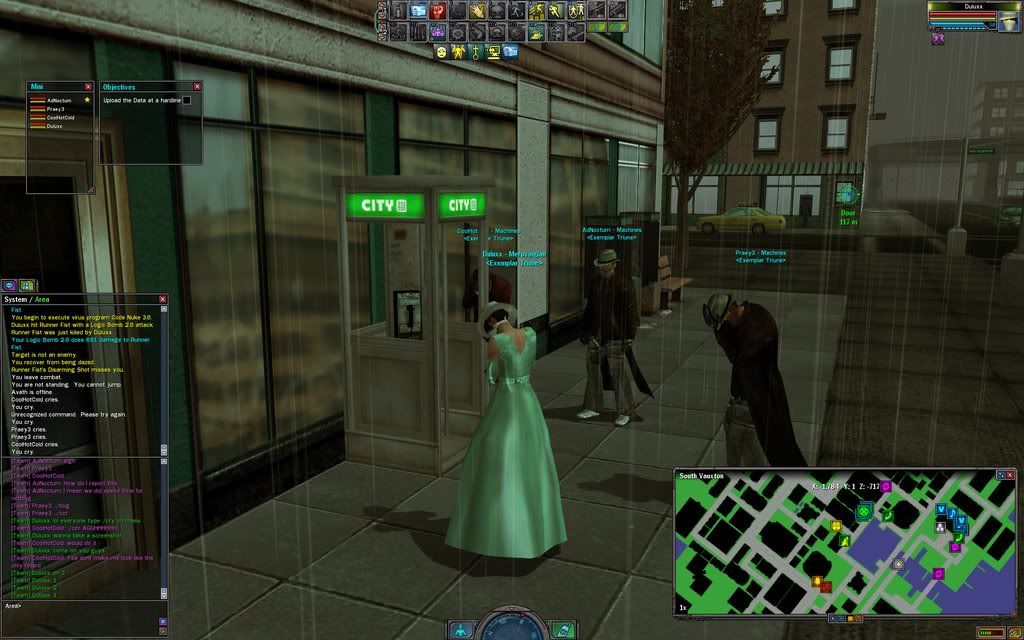Click the yellow computer terminal icon
Image resolution: width=1024 pixels, height=640 pixels.
[x=492, y=52]
